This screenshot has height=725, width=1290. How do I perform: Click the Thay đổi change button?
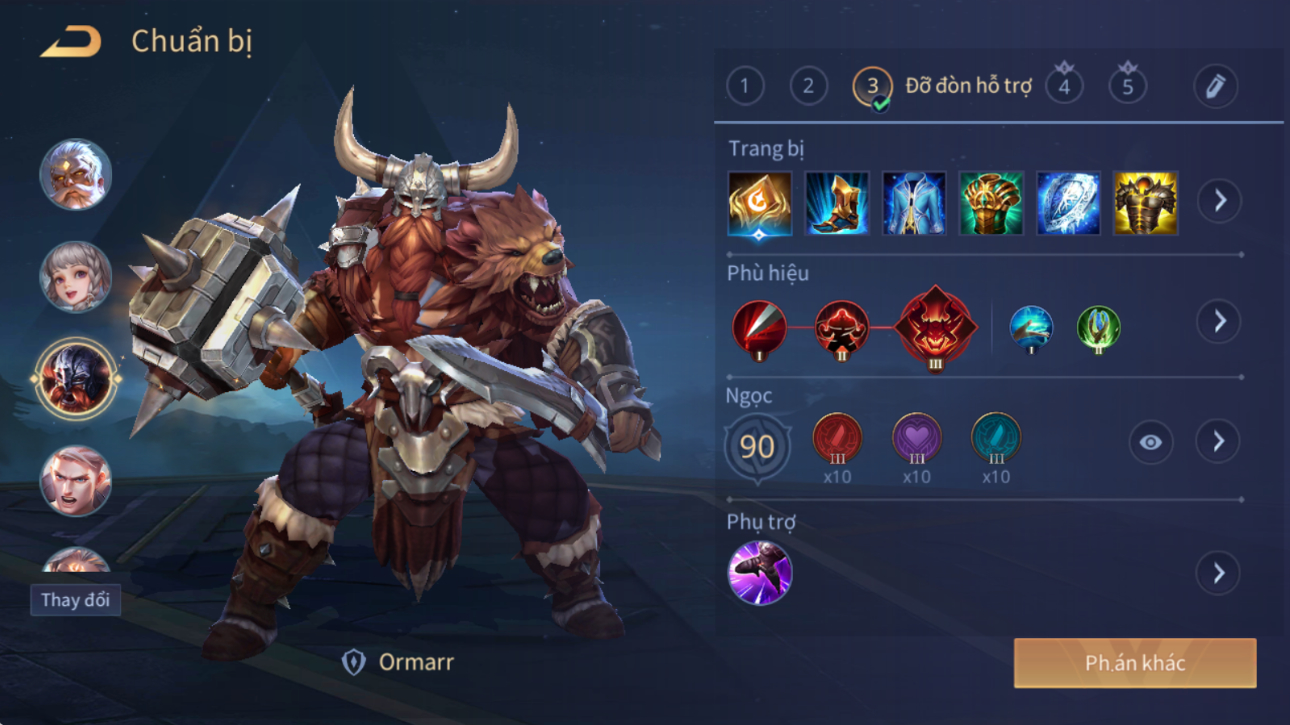click(x=75, y=600)
